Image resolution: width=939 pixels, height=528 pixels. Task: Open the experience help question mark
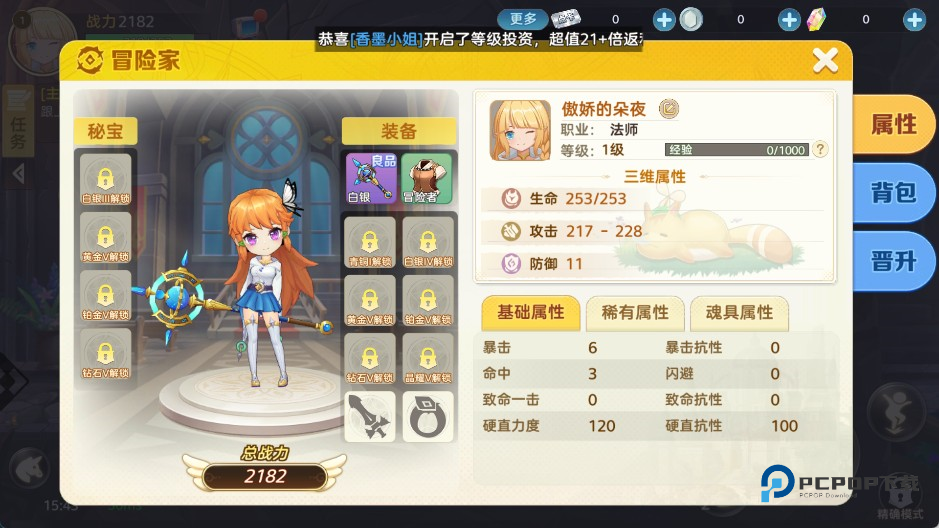(x=820, y=150)
